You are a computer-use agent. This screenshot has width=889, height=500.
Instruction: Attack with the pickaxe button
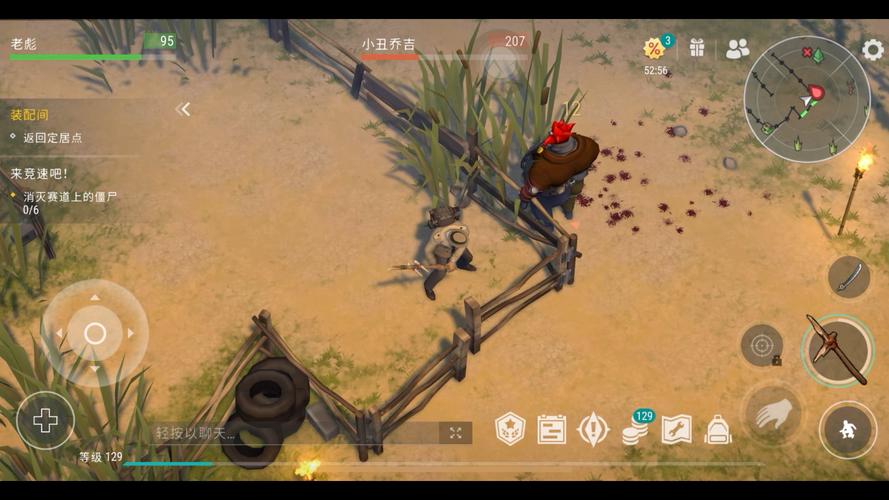[838, 350]
